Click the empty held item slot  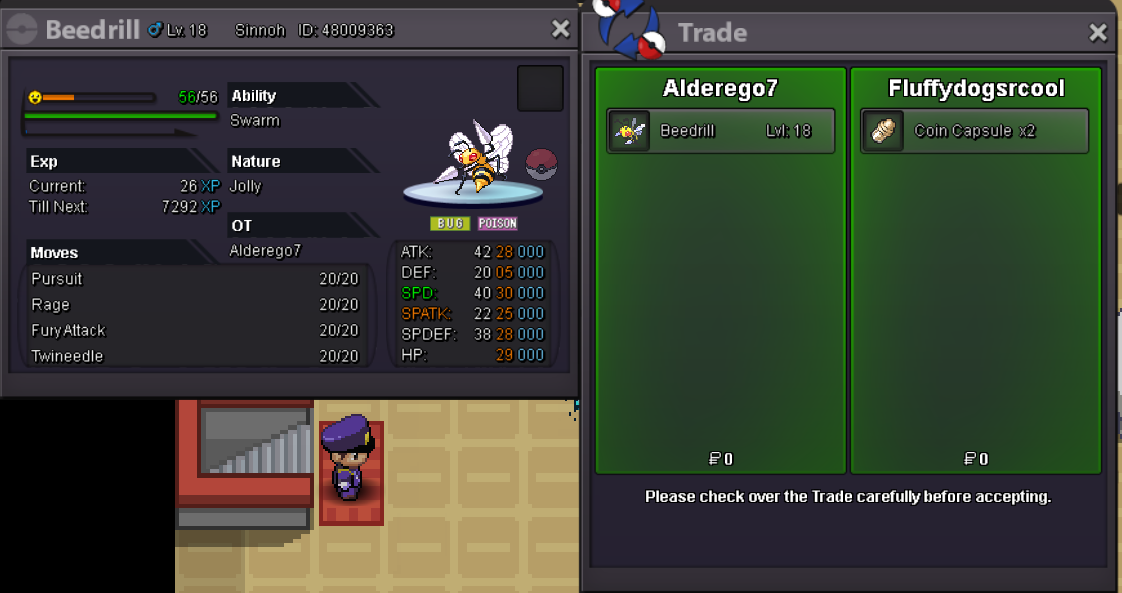(x=540, y=89)
